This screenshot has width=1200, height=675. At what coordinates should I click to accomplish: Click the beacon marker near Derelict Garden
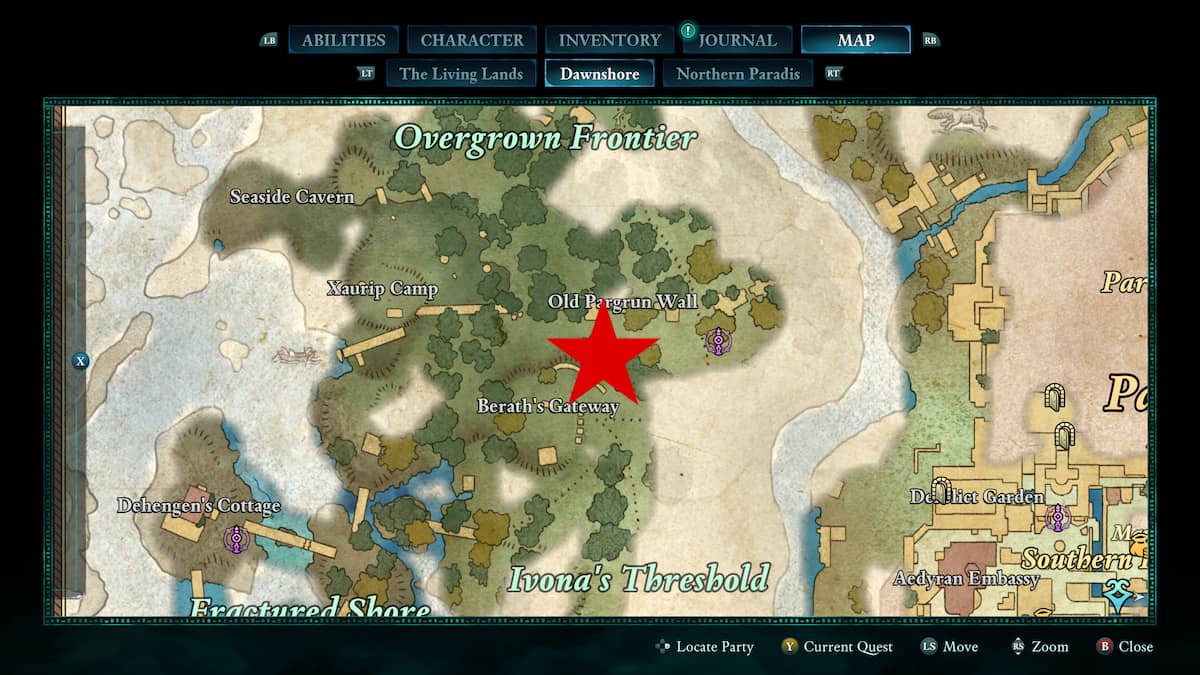tap(1057, 518)
